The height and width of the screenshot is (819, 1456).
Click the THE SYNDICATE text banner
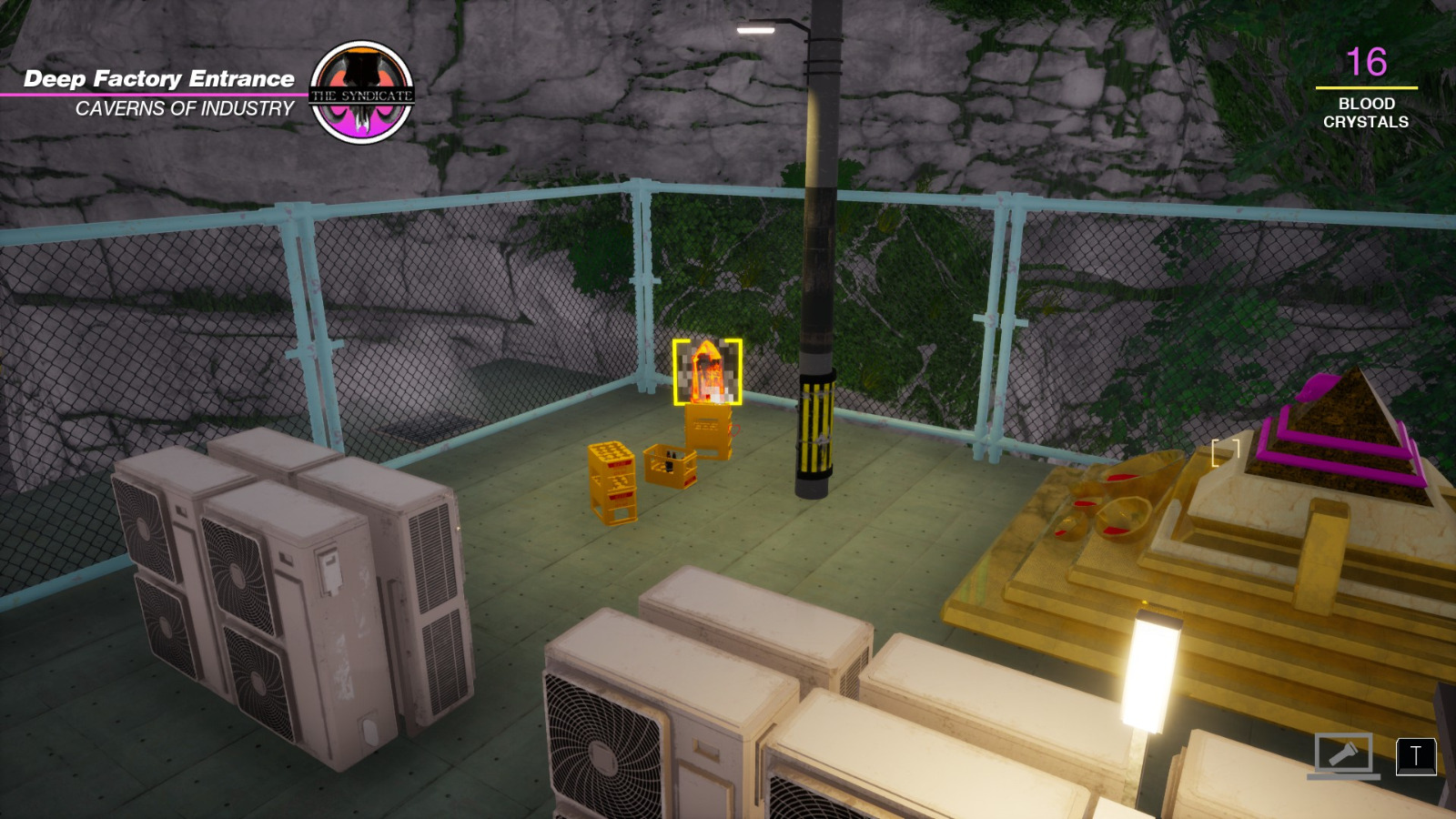pyautogui.click(x=363, y=93)
